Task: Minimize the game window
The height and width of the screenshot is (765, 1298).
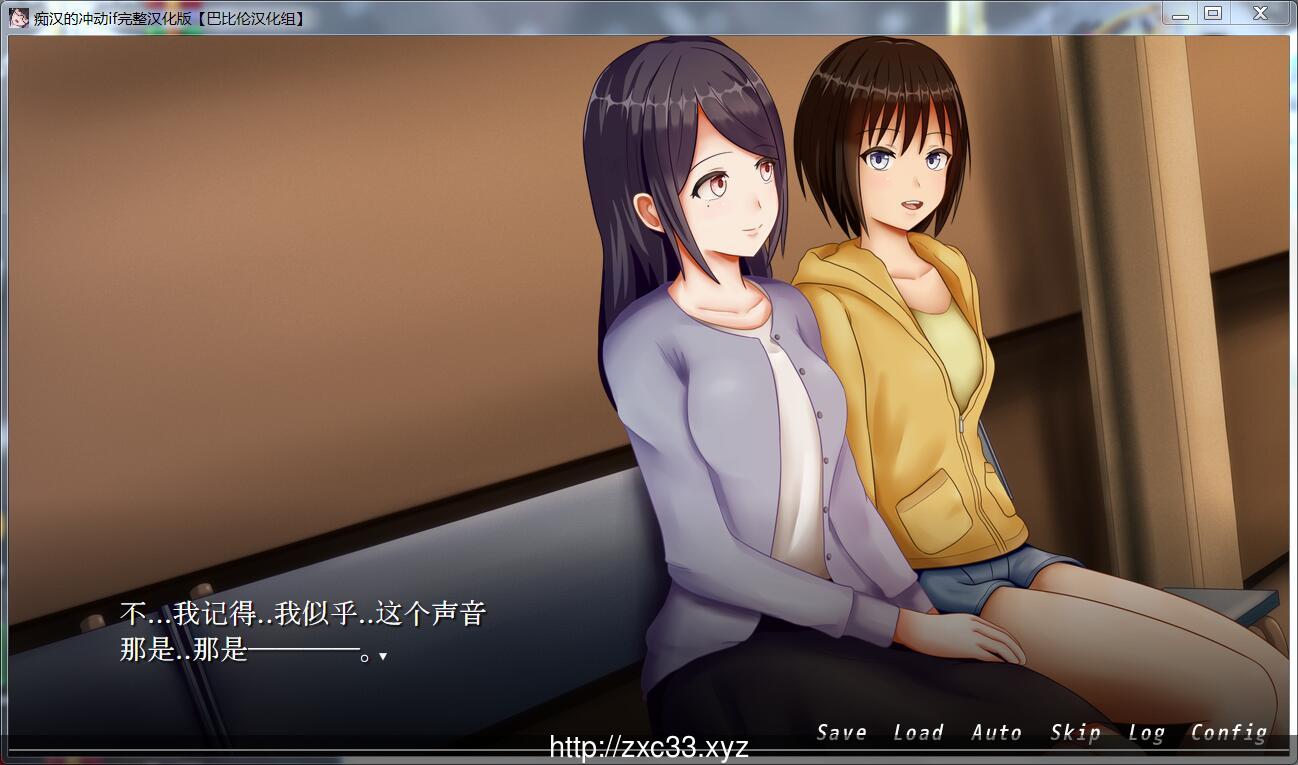Action: pyautogui.click(x=1180, y=14)
